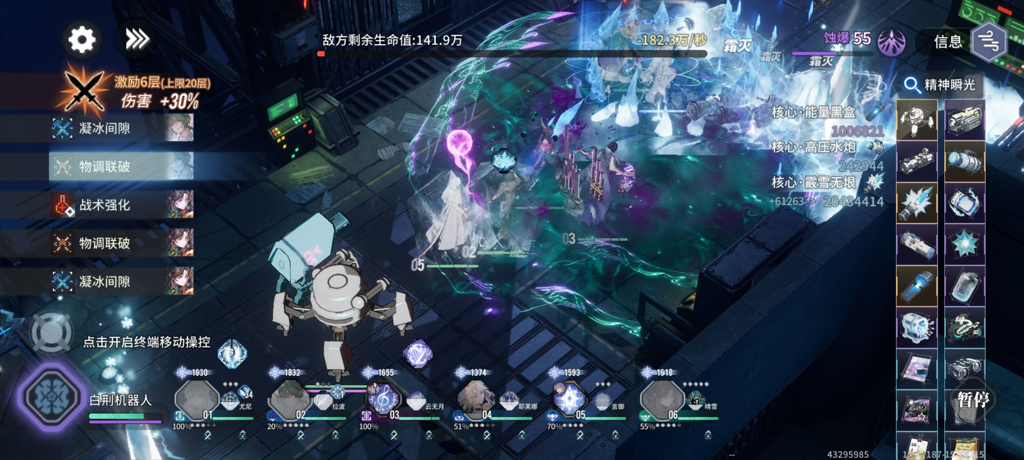The image size is (1024, 460).
Task: Select squad member 02 portrait
Action: (289, 399)
